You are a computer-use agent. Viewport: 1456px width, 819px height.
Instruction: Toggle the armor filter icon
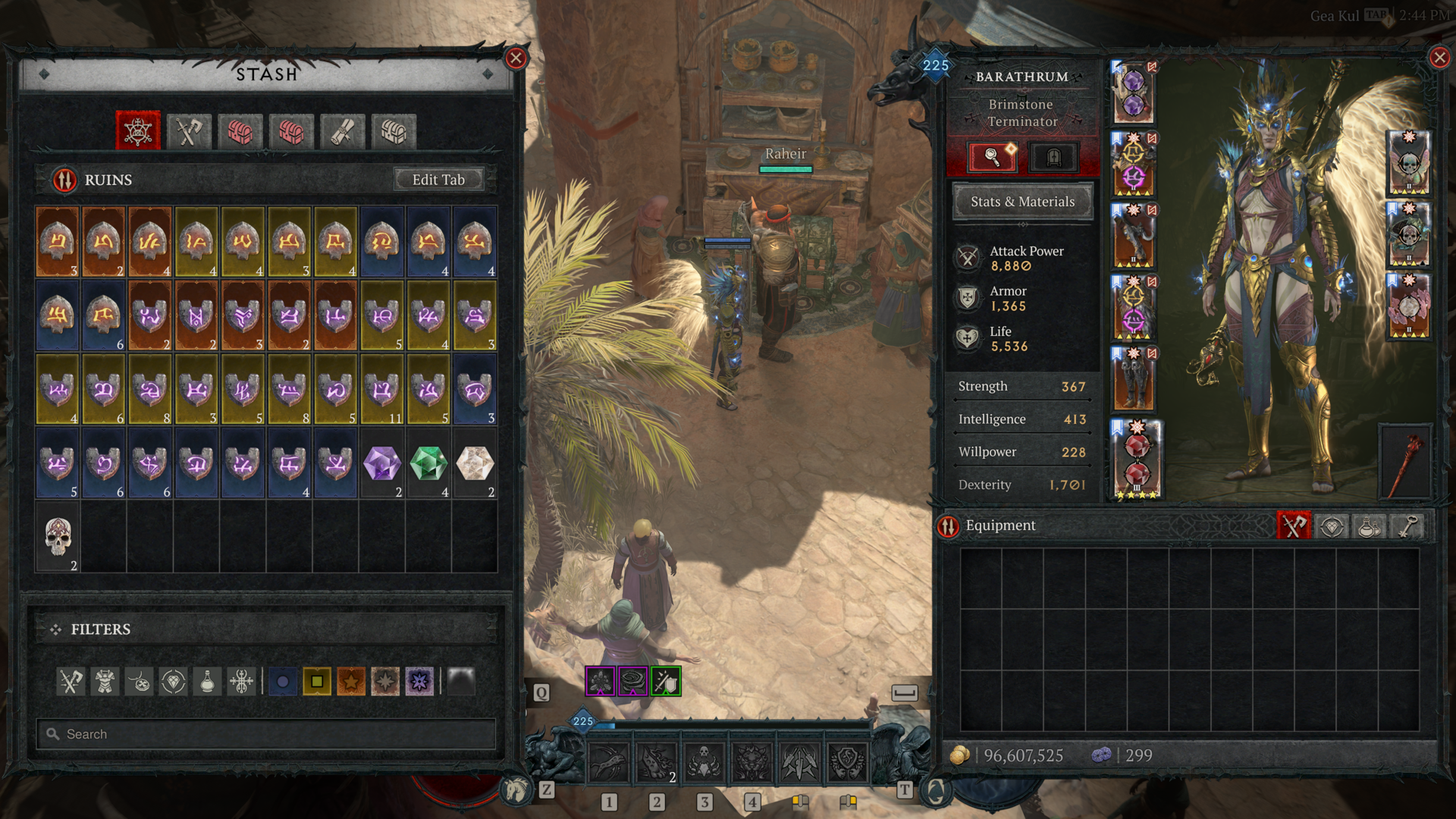tap(105, 682)
